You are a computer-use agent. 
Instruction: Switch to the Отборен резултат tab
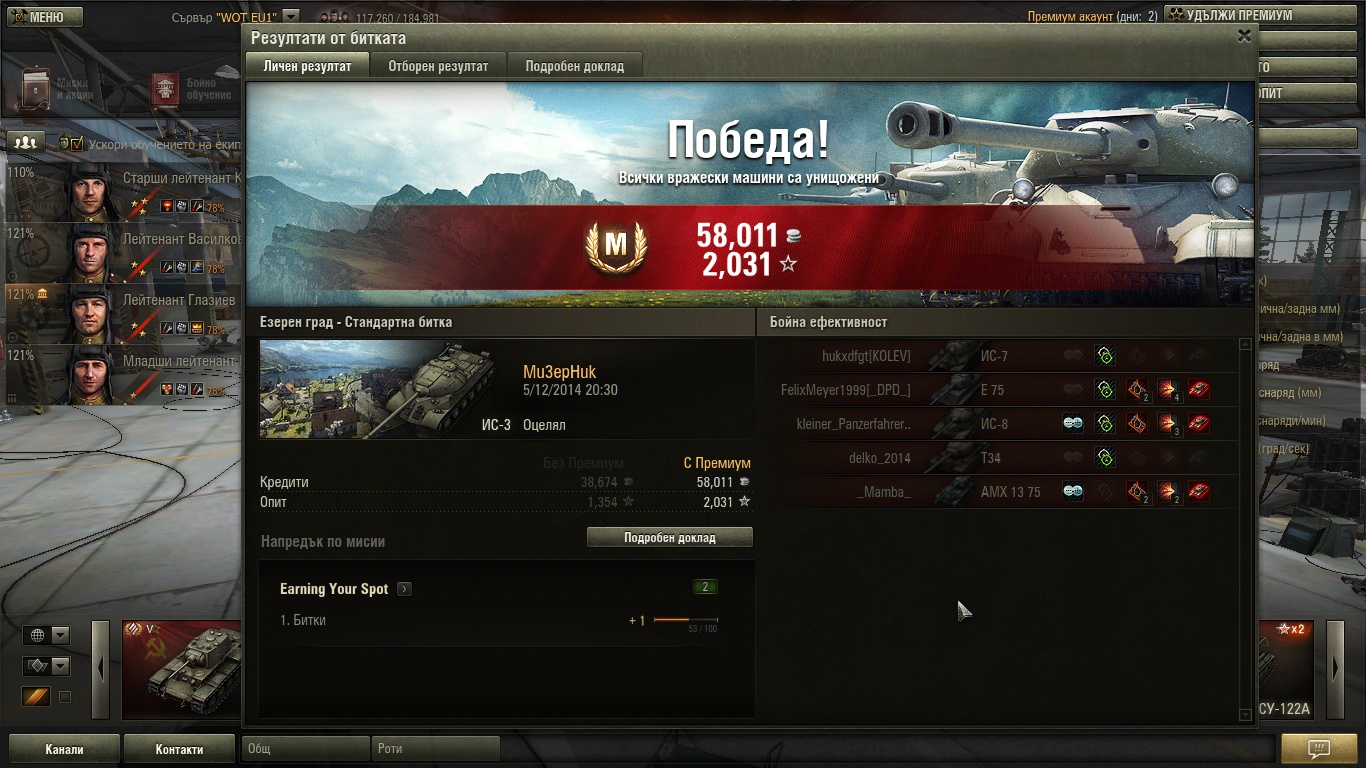point(439,66)
